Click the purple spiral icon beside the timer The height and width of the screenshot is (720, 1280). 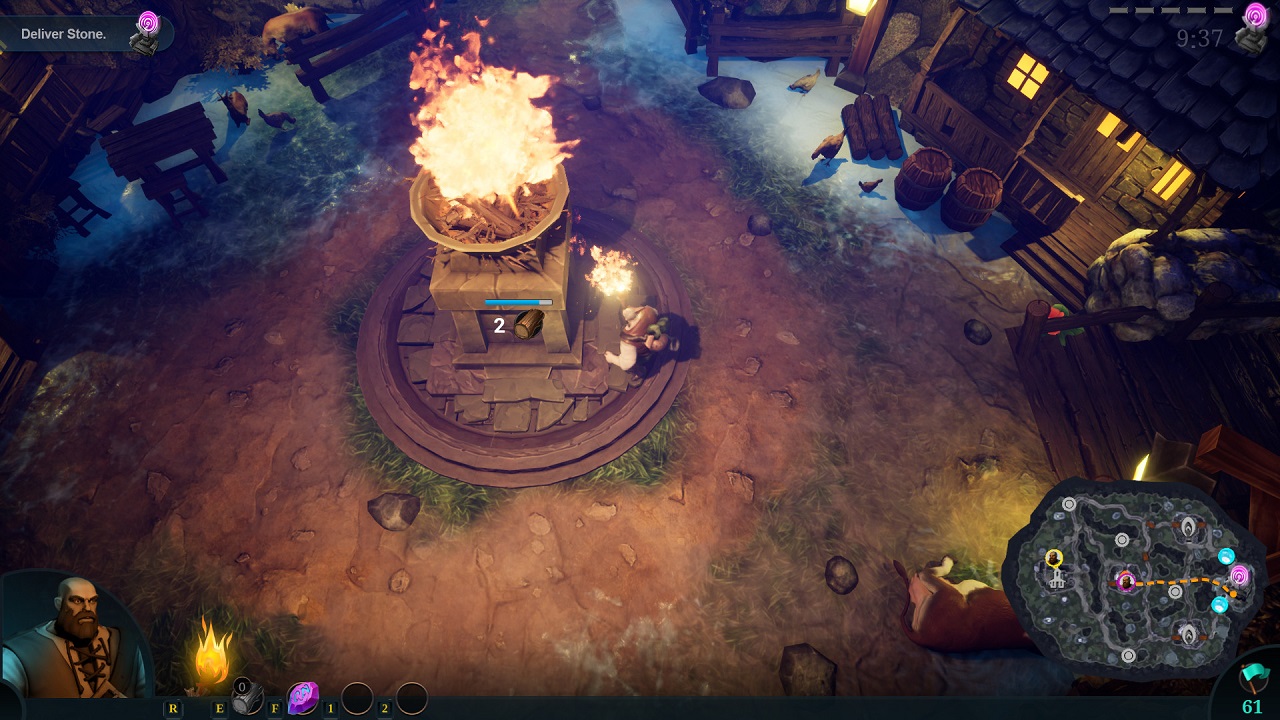[x=1255, y=16]
